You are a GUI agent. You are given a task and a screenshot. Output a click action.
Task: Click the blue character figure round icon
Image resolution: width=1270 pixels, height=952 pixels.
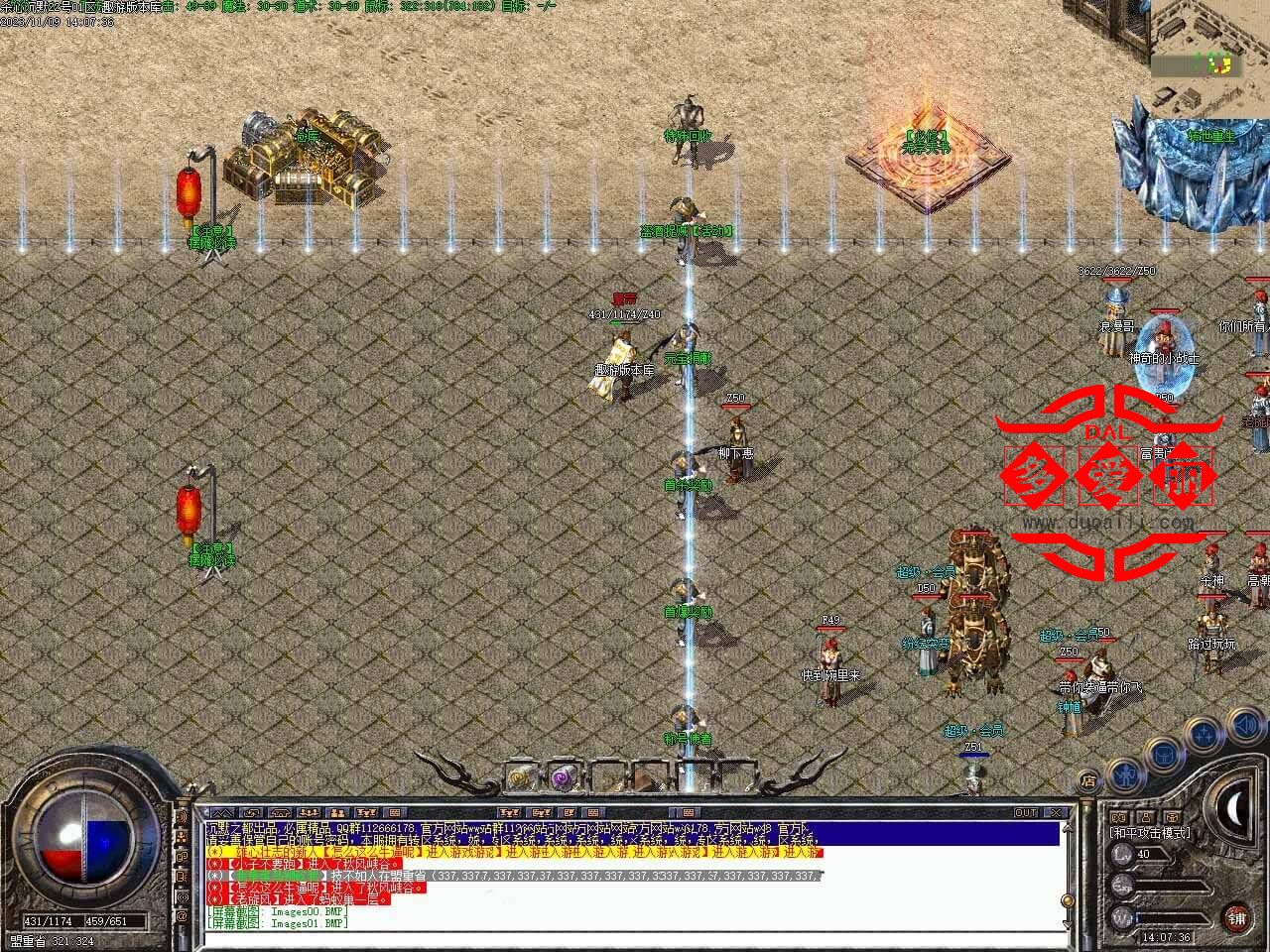click(x=1125, y=776)
